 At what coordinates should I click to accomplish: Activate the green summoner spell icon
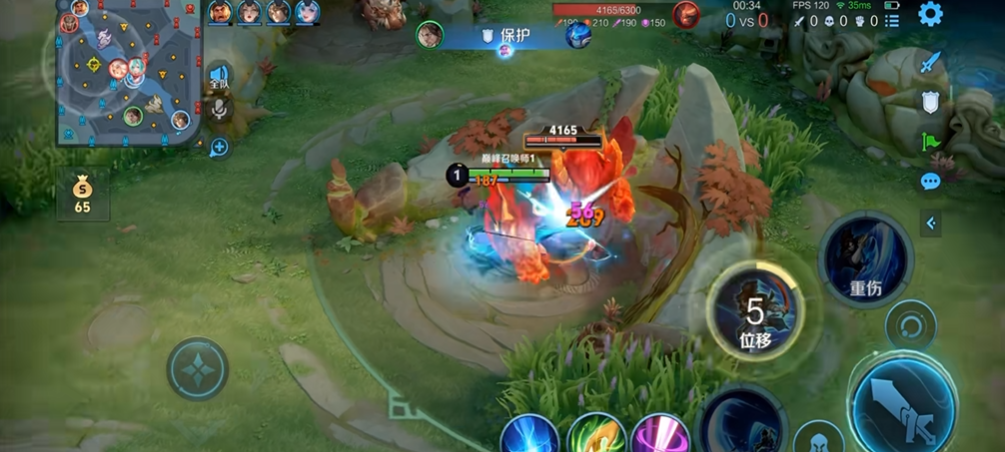pyautogui.click(x=596, y=436)
